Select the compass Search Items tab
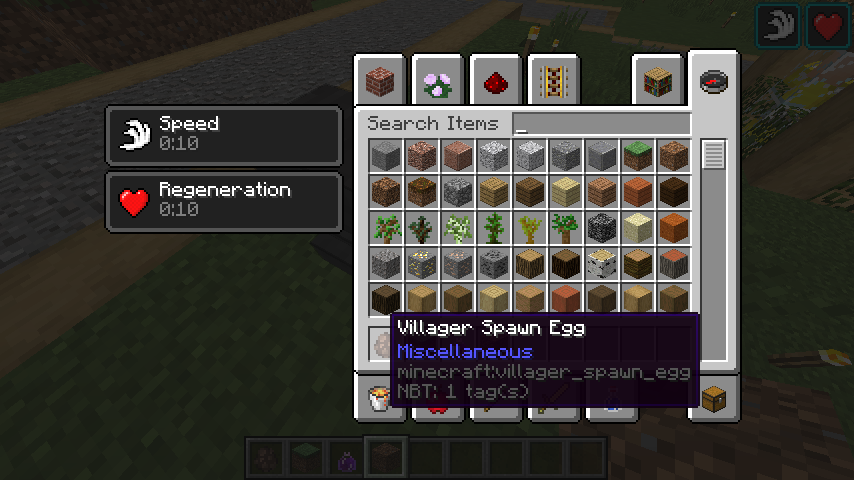The width and height of the screenshot is (854, 480). tap(713, 82)
